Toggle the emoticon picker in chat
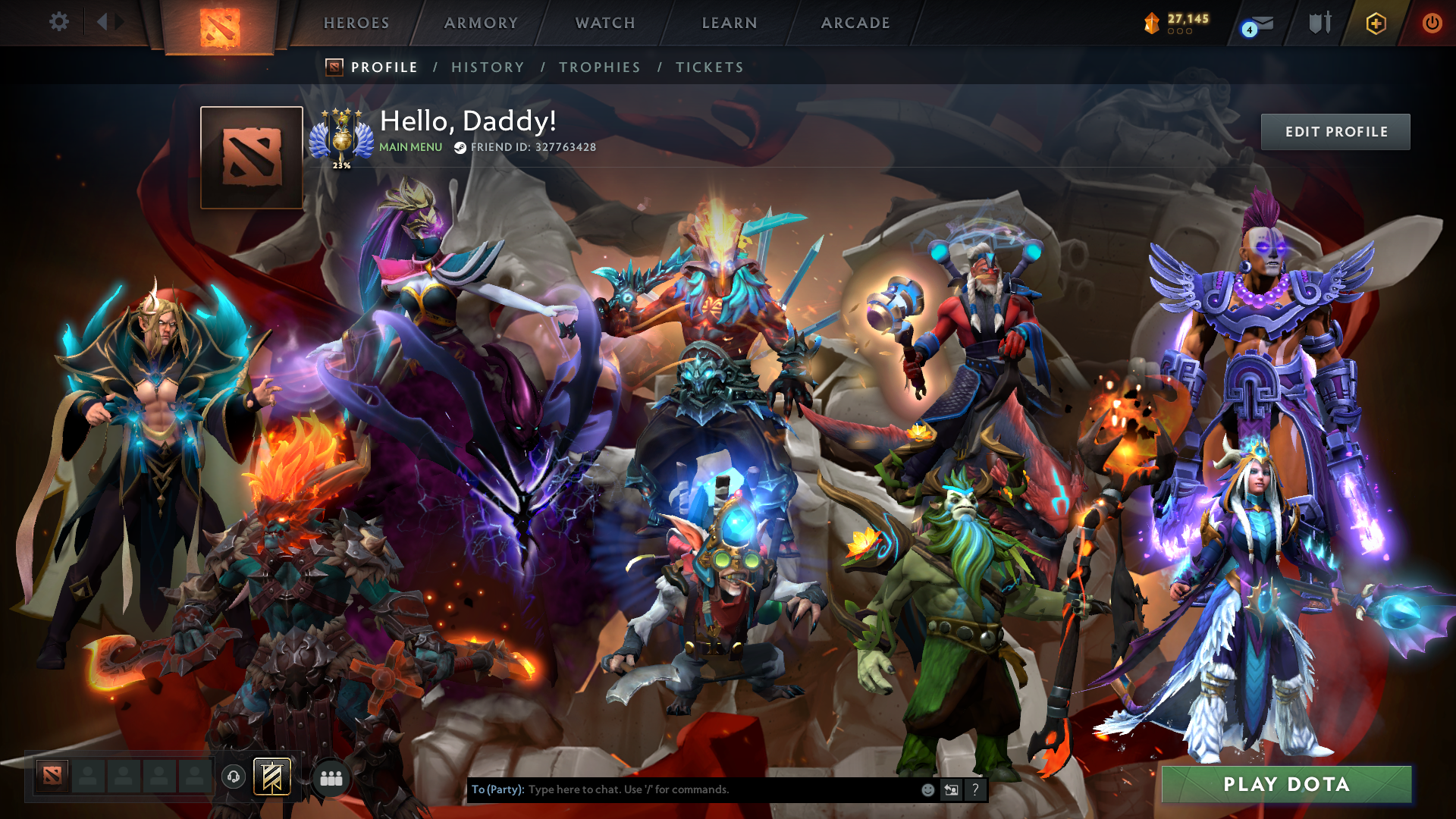Screen dimensions: 1456x819 click(x=927, y=789)
